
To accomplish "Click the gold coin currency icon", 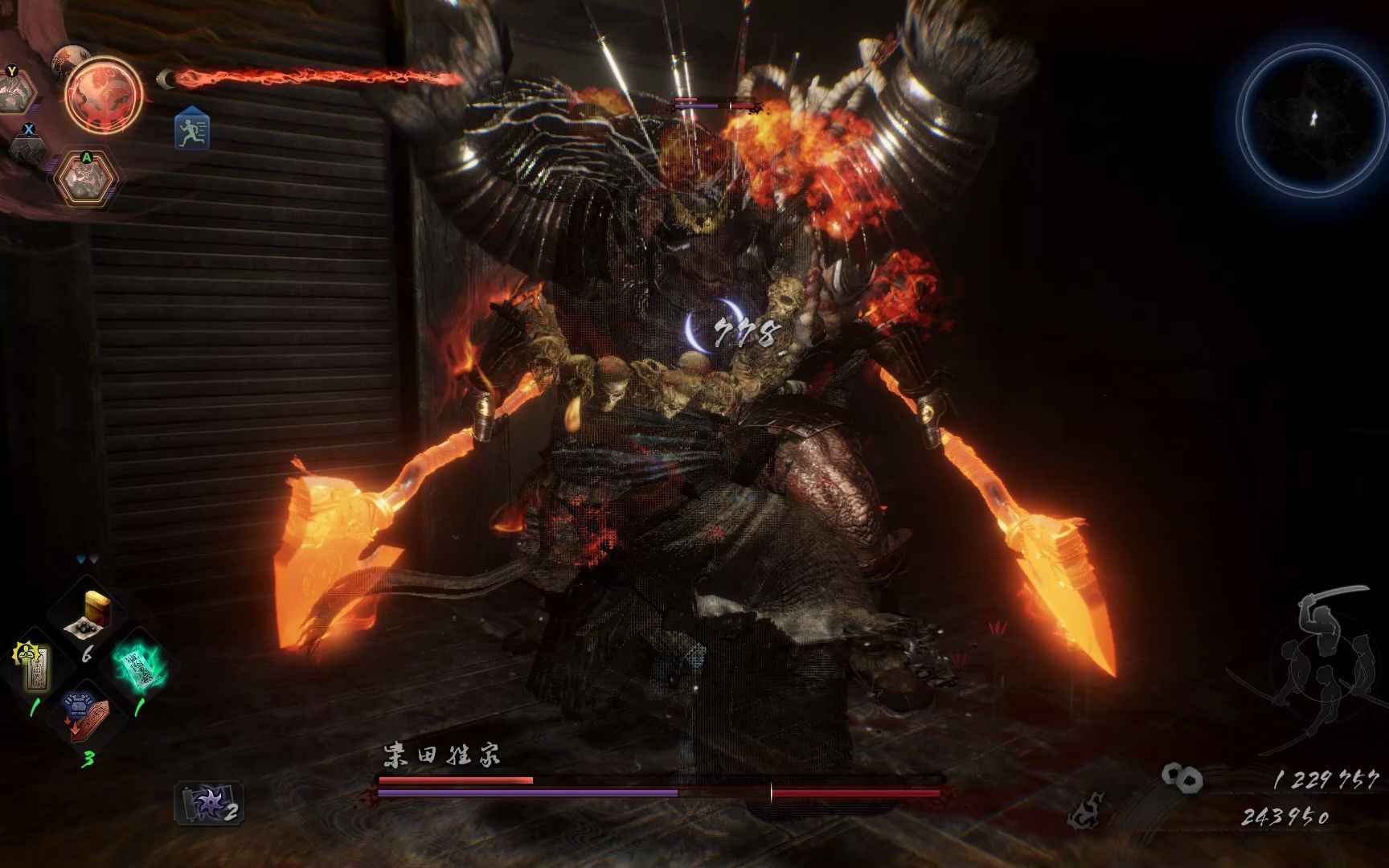I will pyautogui.click(x=1182, y=777).
